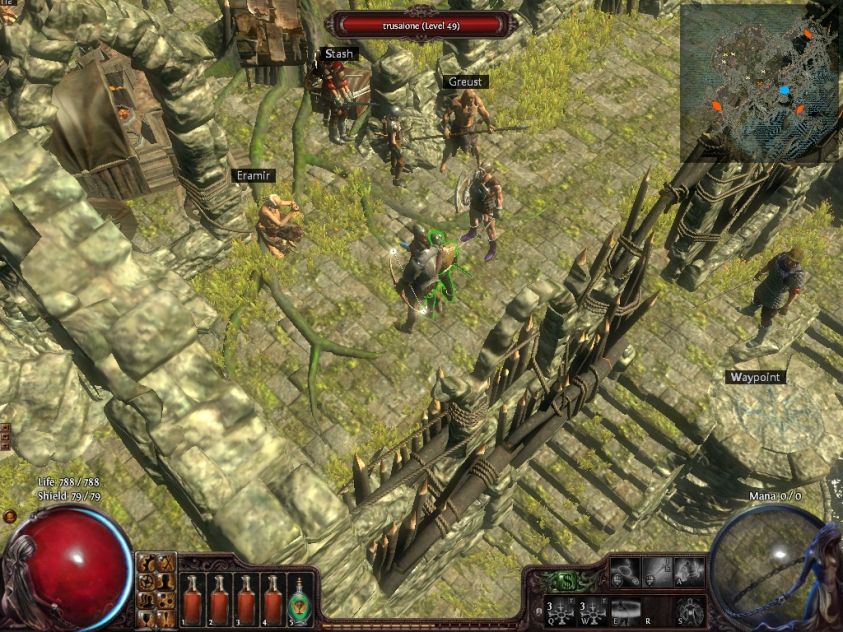
Task: Use the red life flask in slot 2
Action: [x=219, y=600]
